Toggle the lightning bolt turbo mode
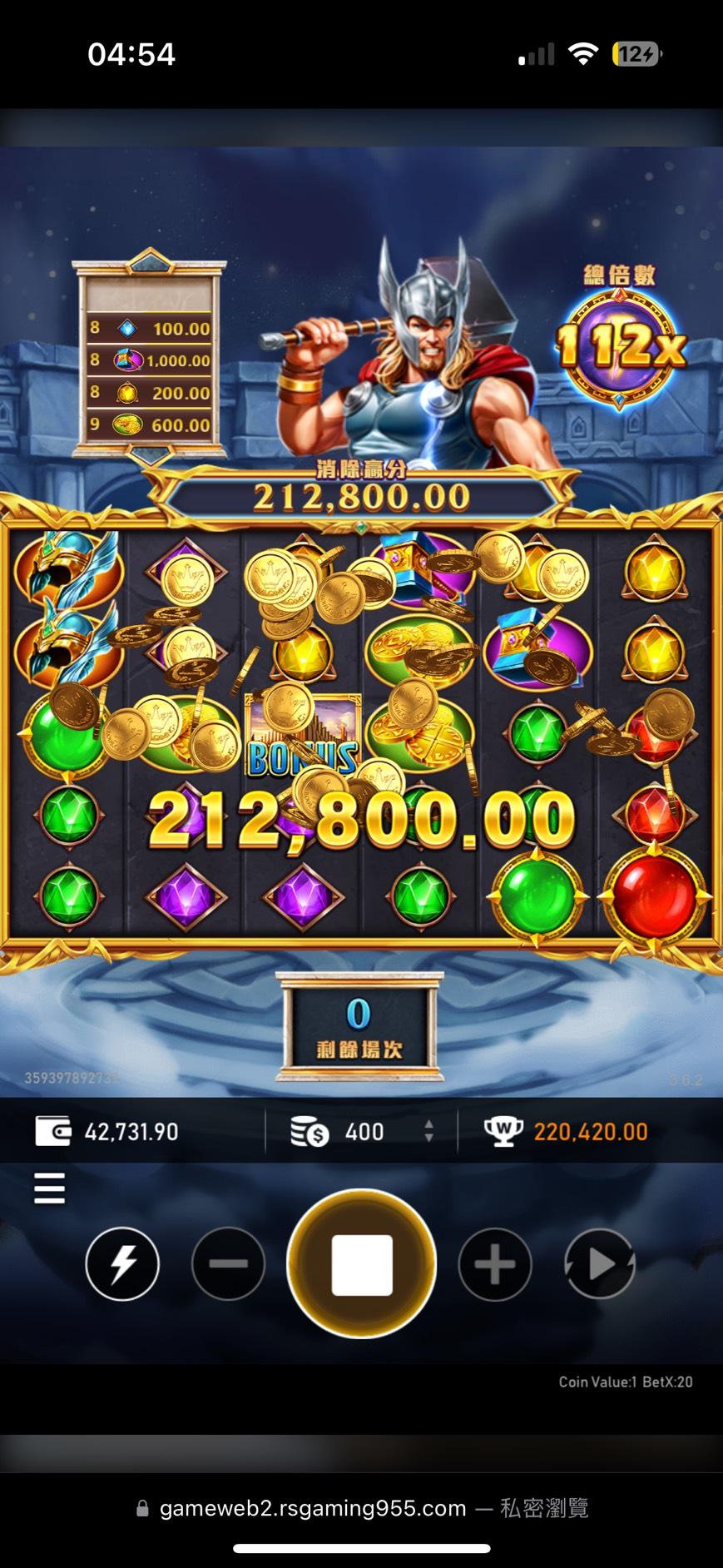 pos(122,1264)
